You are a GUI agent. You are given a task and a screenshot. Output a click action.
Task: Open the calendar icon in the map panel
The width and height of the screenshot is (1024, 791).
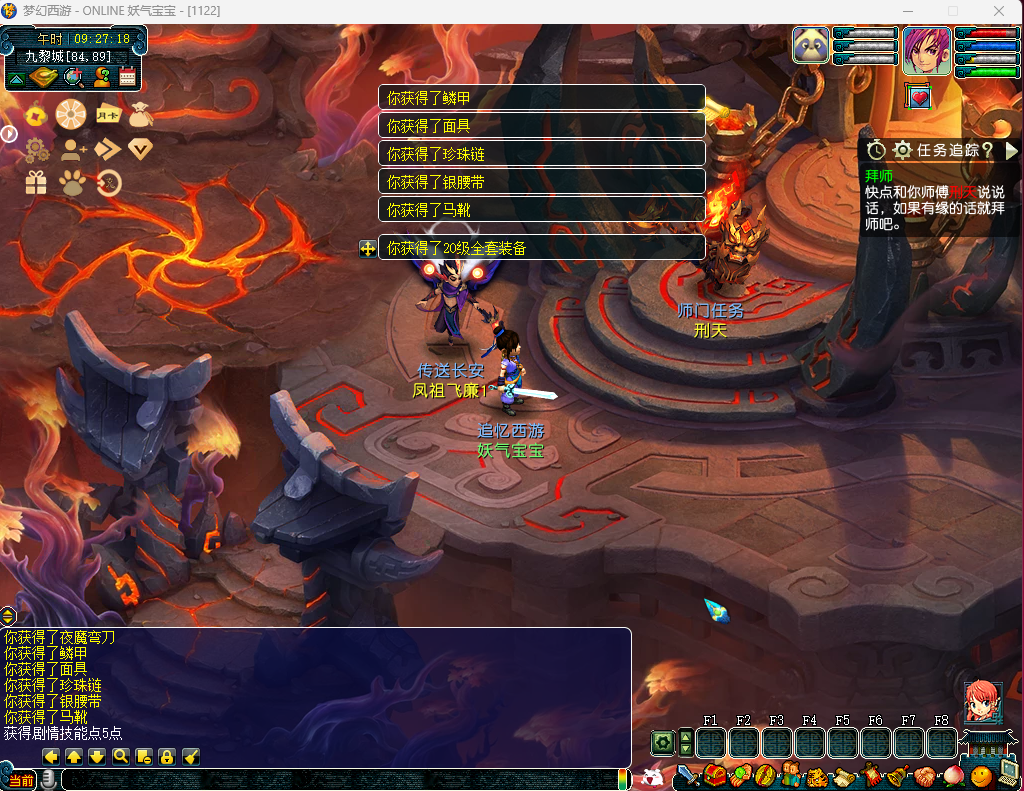coord(127,77)
